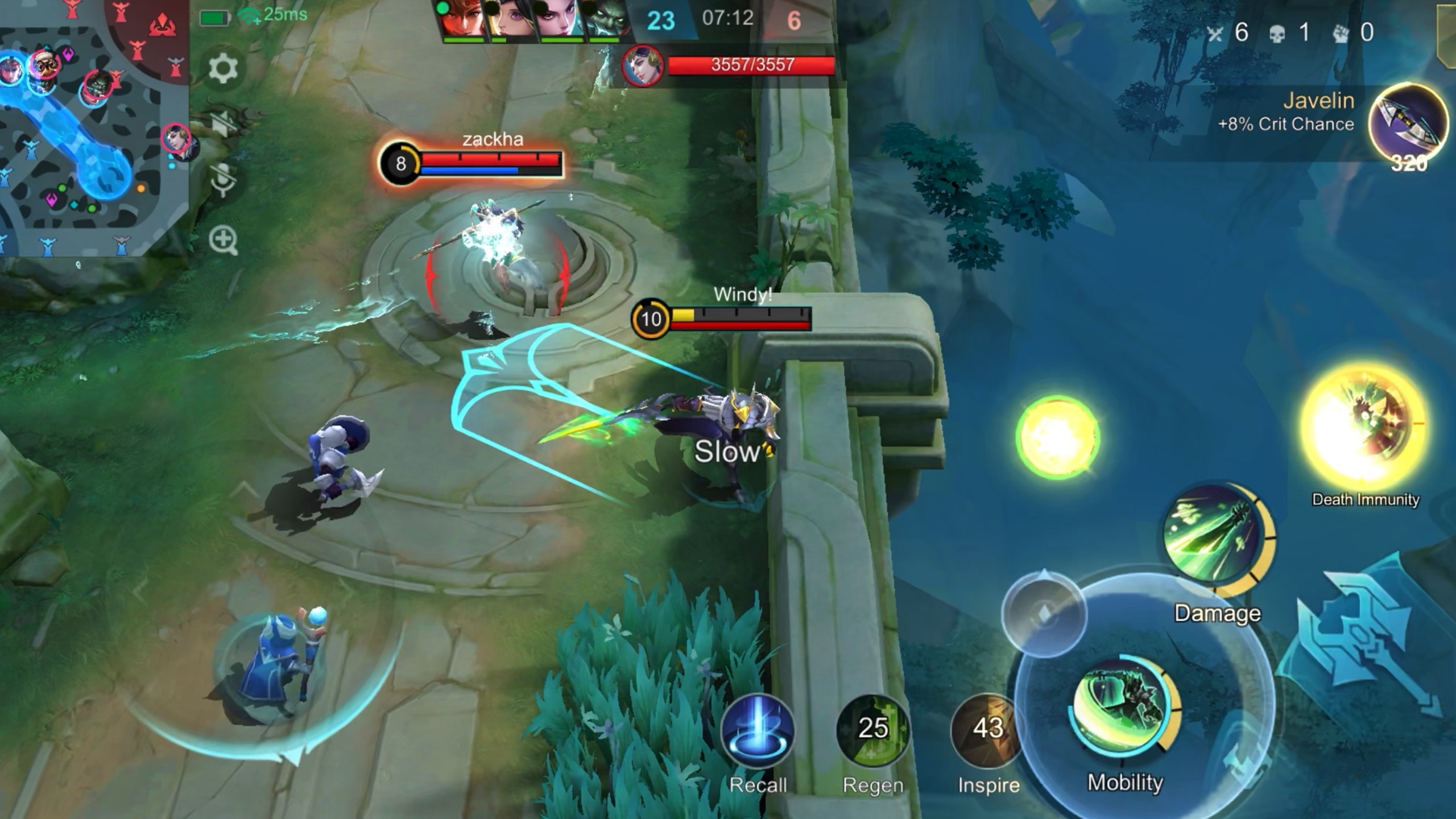
Task: Use the Recall spell
Action: (x=758, y=731)
